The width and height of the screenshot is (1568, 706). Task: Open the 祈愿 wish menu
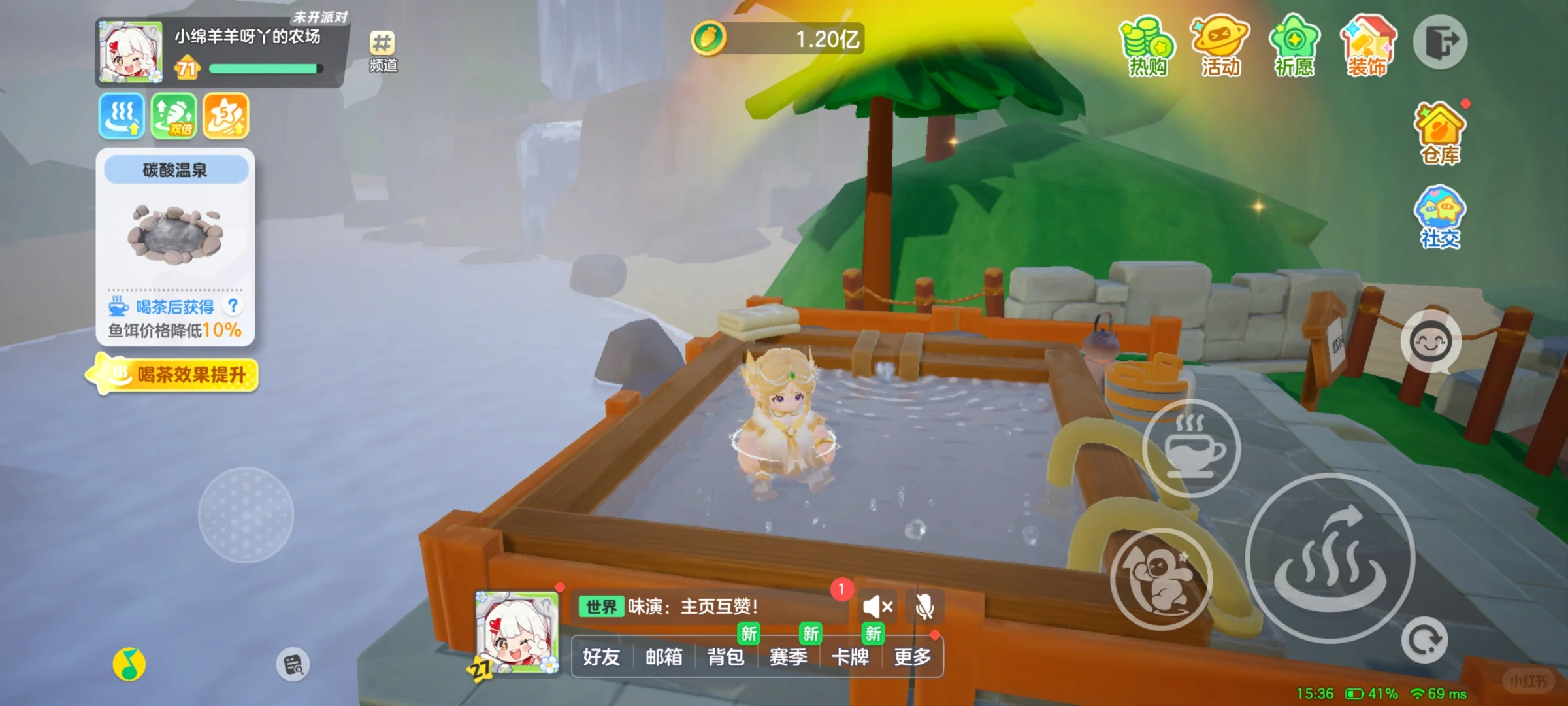[1294, 46]
